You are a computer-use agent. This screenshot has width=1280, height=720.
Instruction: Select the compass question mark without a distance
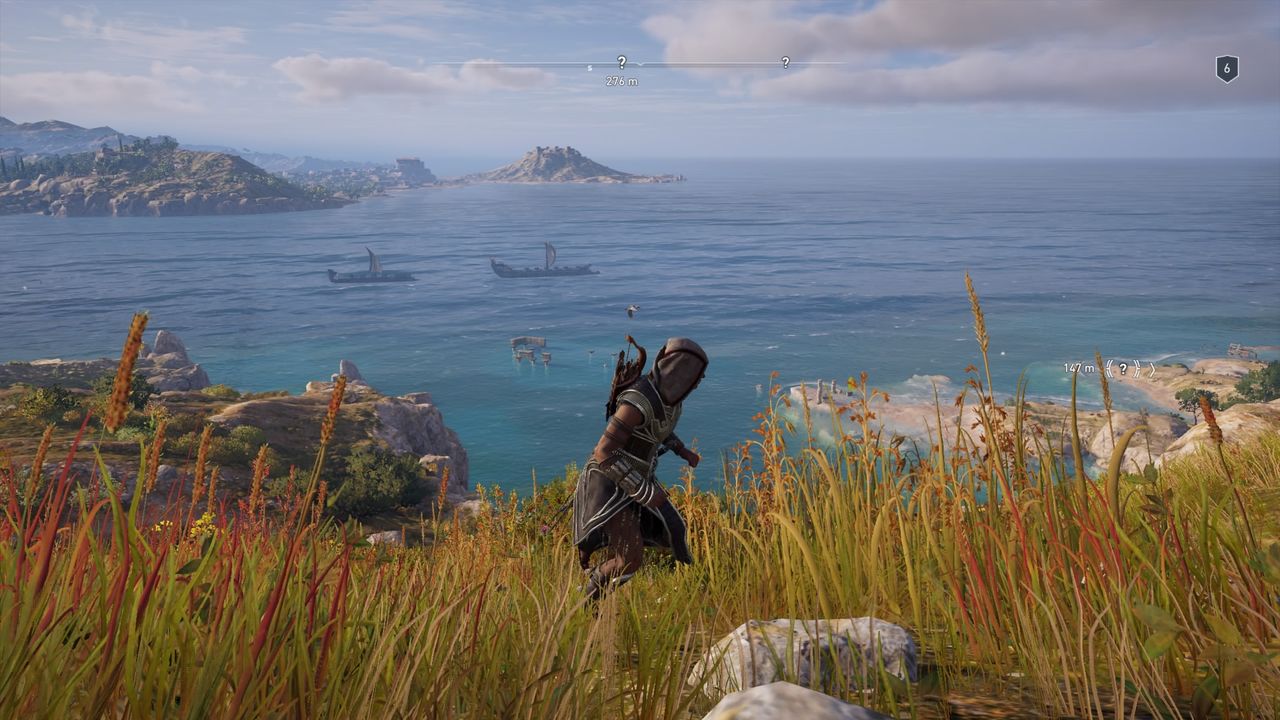click(785, 62)
